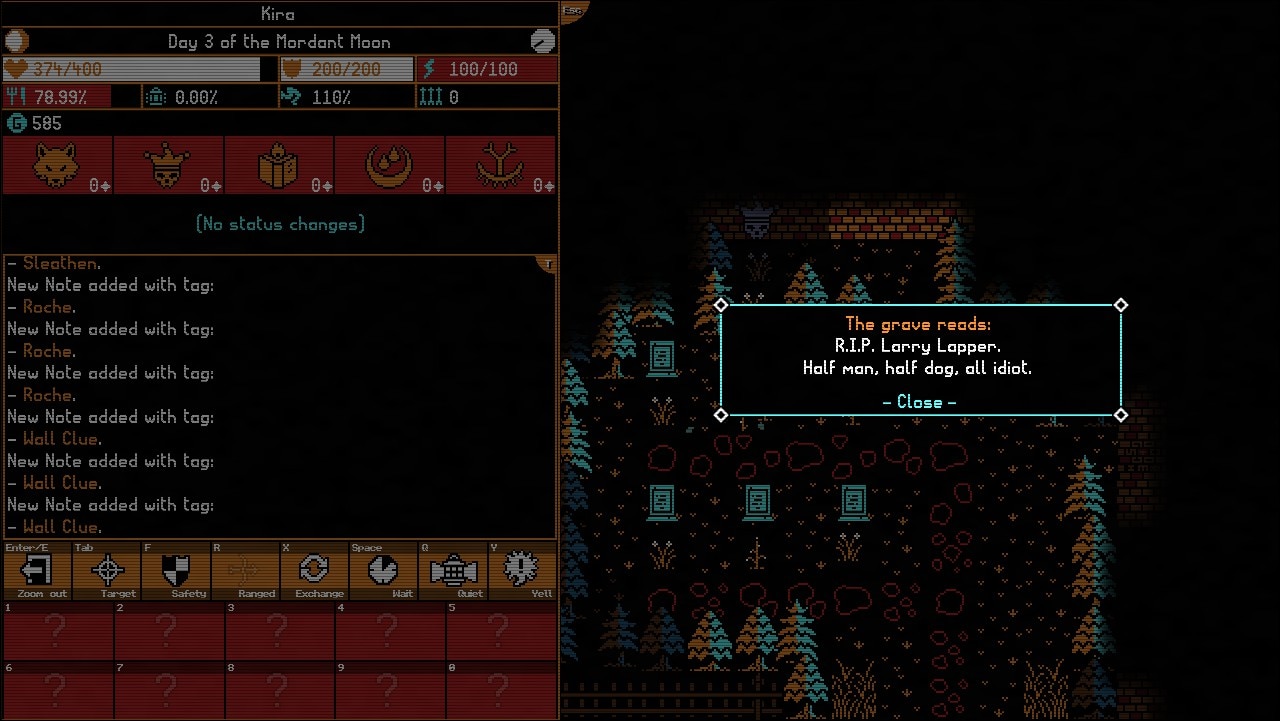Toggle the message log corner tab

tap(548, 264)
